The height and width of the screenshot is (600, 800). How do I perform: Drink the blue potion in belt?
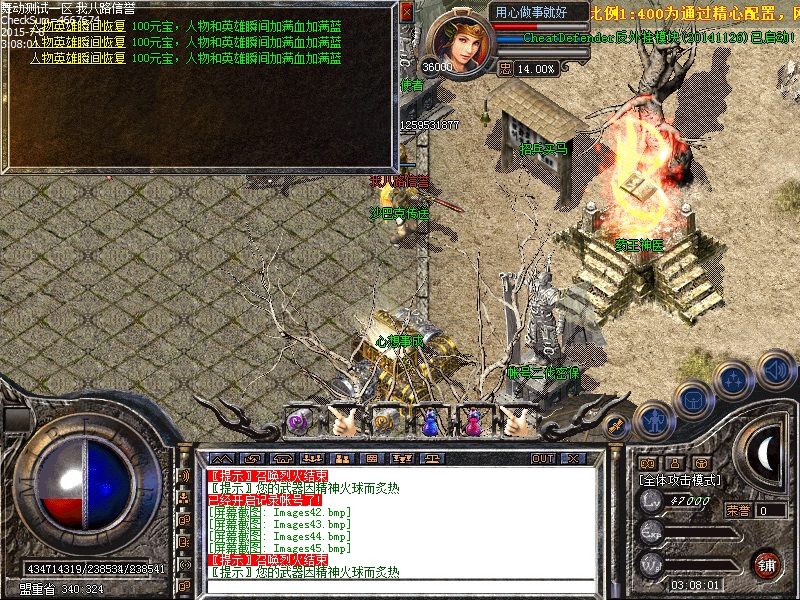(x=430, y=422)
